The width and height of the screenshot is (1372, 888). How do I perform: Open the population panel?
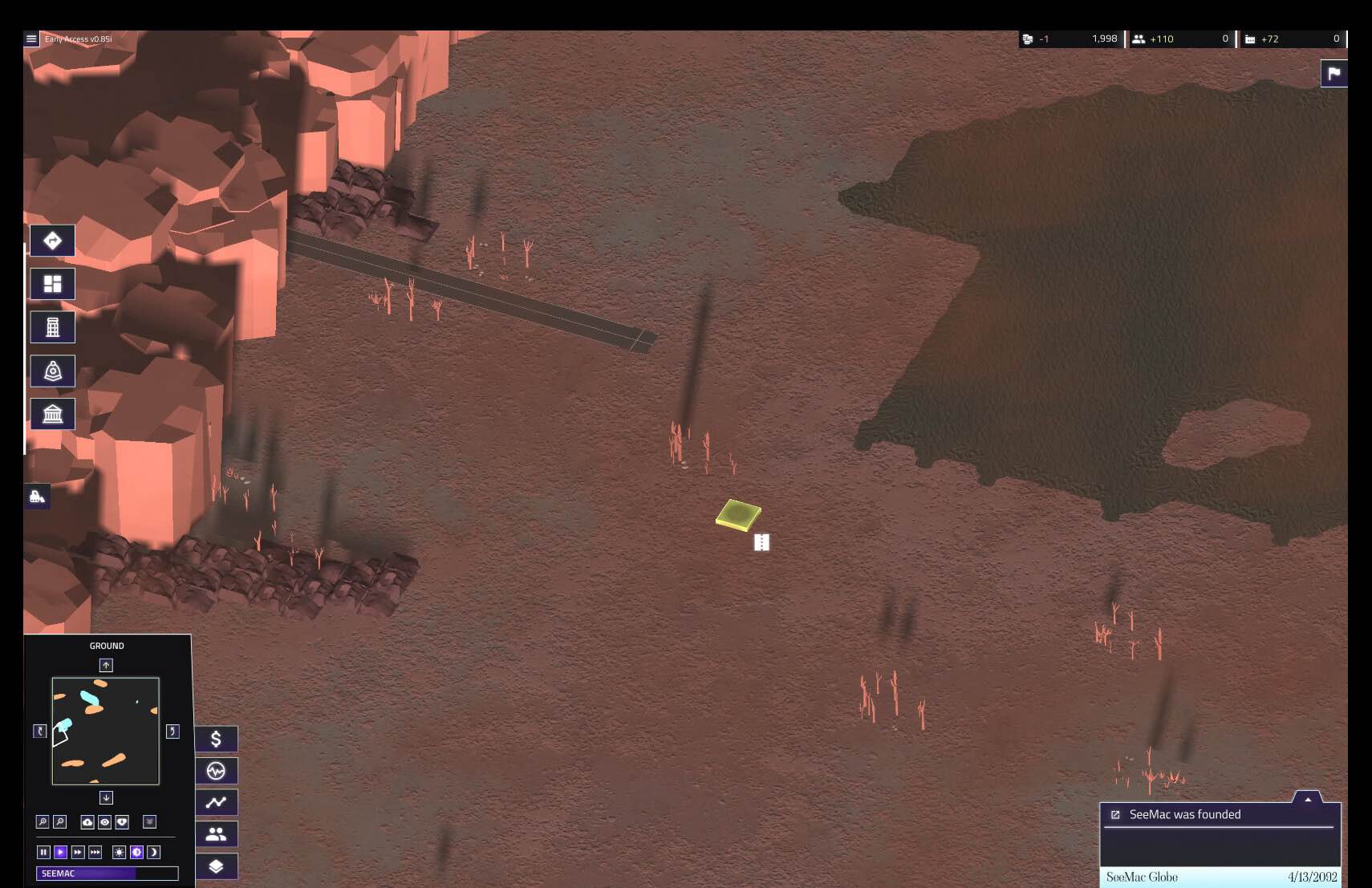(x=216, y=834)
